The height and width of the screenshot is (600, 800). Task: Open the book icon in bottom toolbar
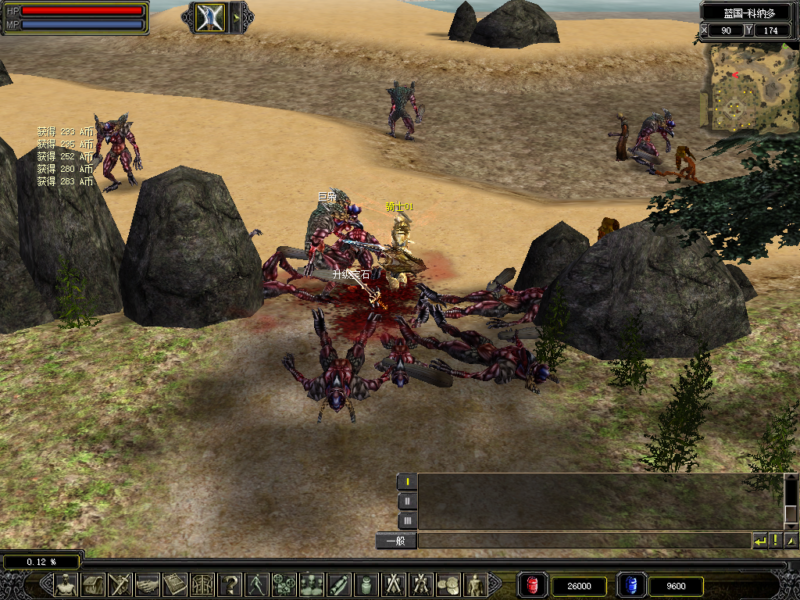pos(175,585)
